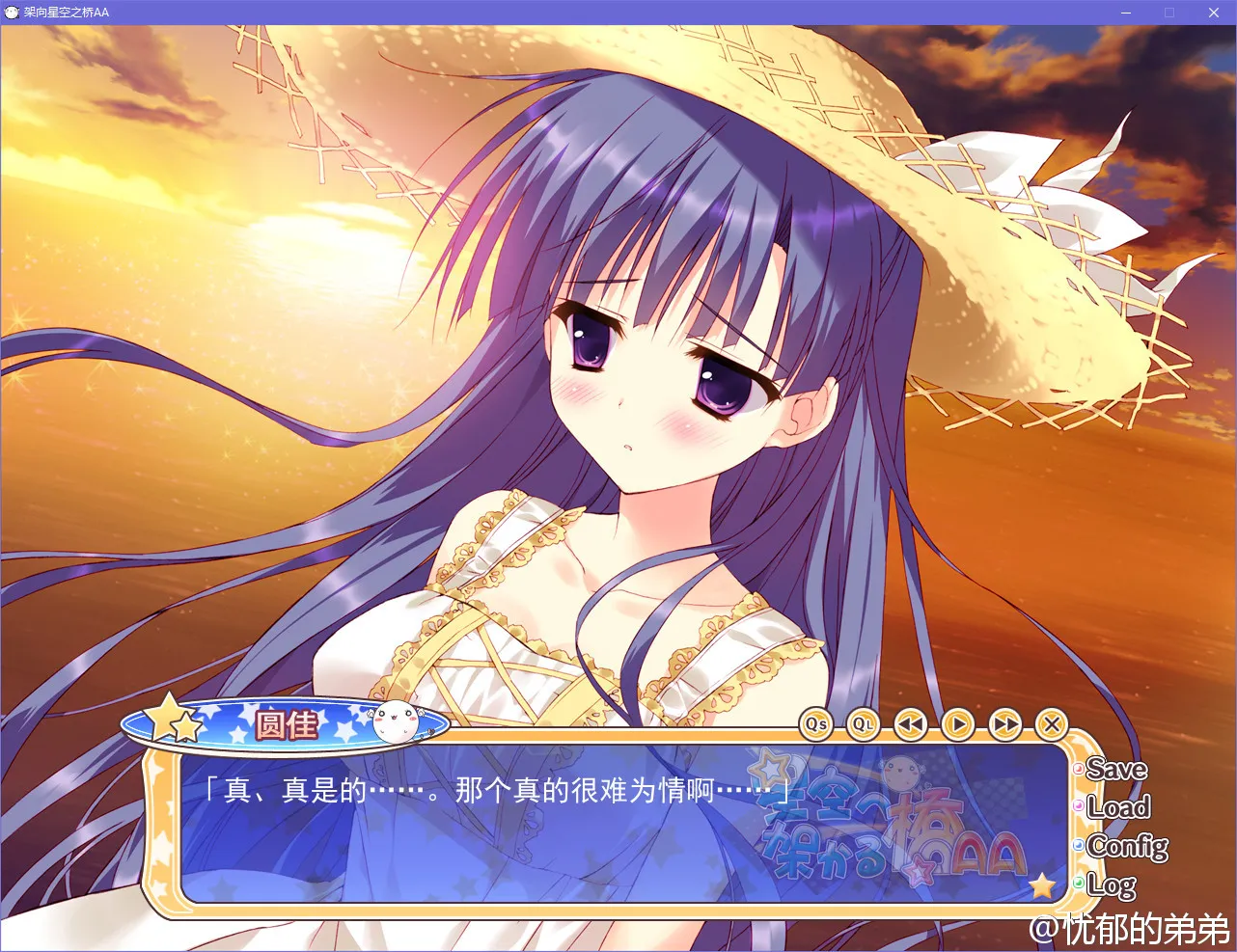Open the Load menu

pos(1117,807)
